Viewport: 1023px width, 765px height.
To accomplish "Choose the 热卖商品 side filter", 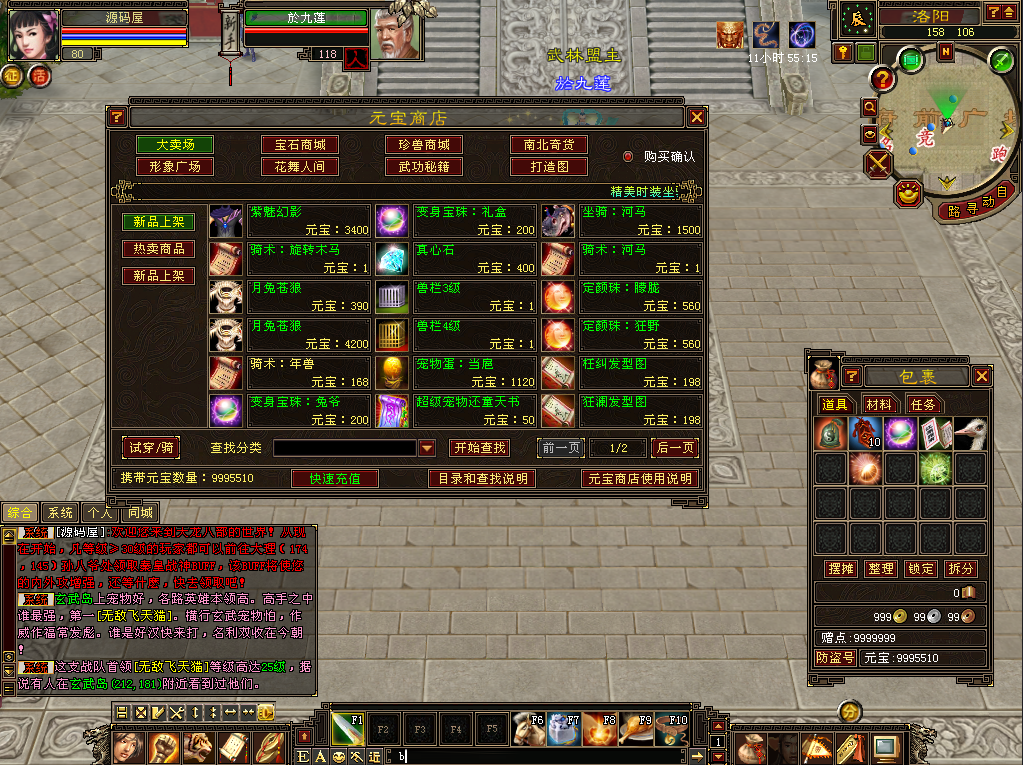I will click(158, 249).
